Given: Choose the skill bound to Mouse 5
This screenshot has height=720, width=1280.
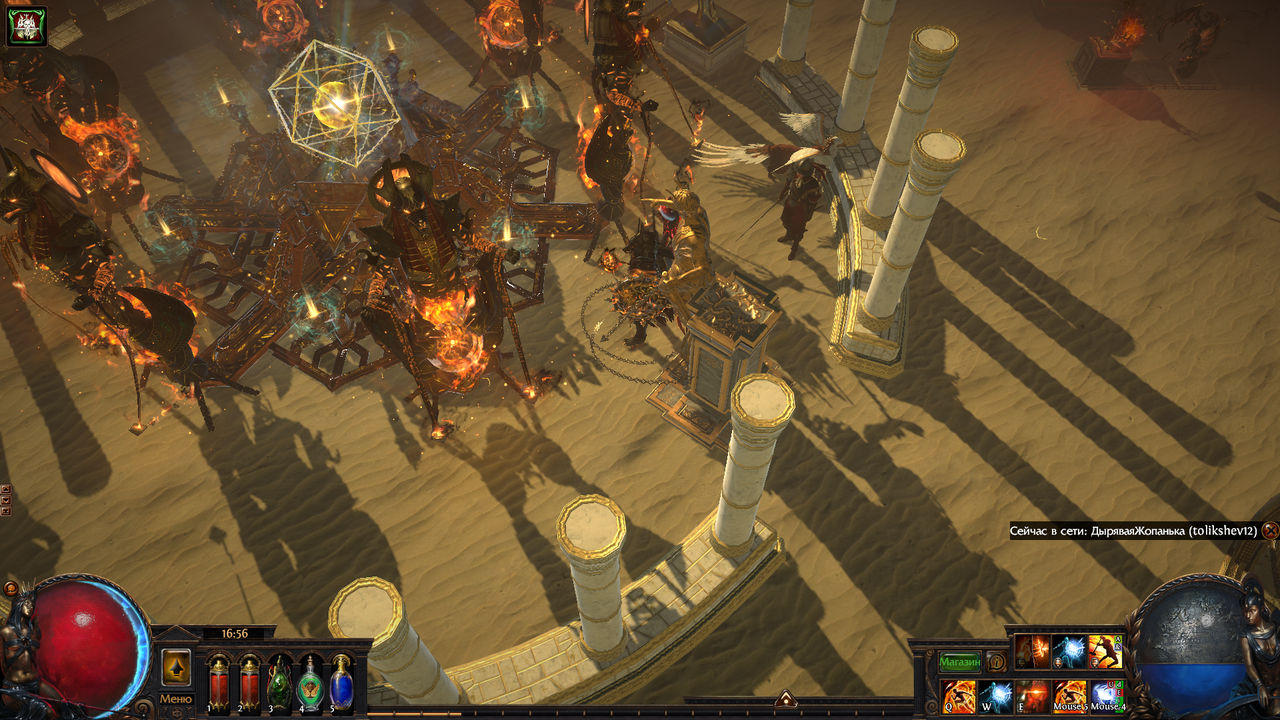Looking at the screenshot, I should 1070,695.
